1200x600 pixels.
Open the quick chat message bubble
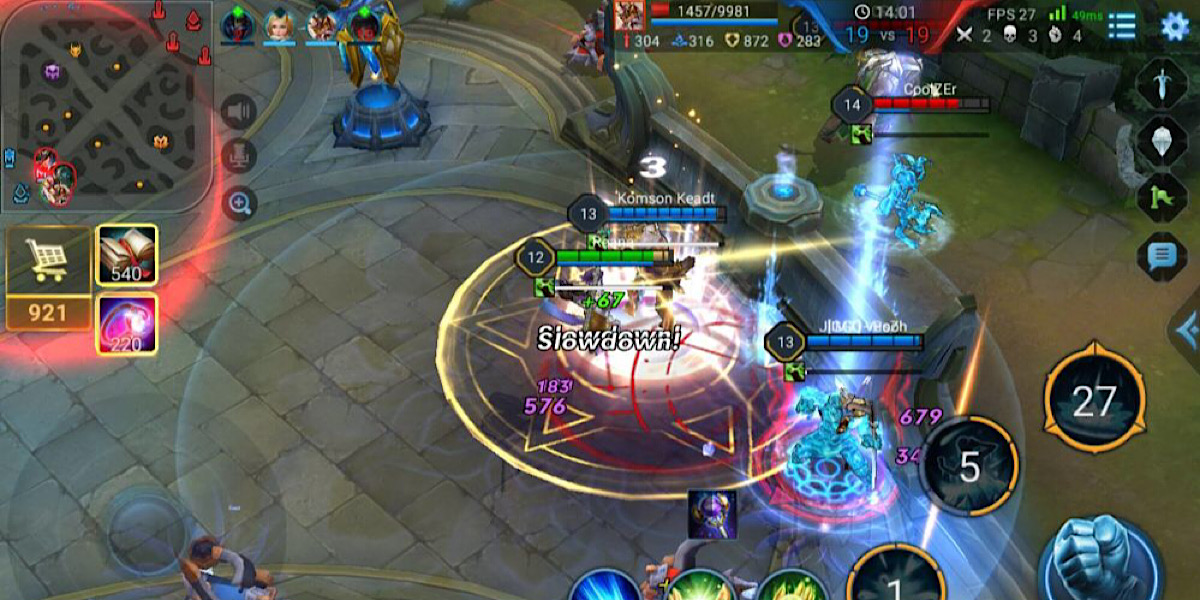(1160, 257)
